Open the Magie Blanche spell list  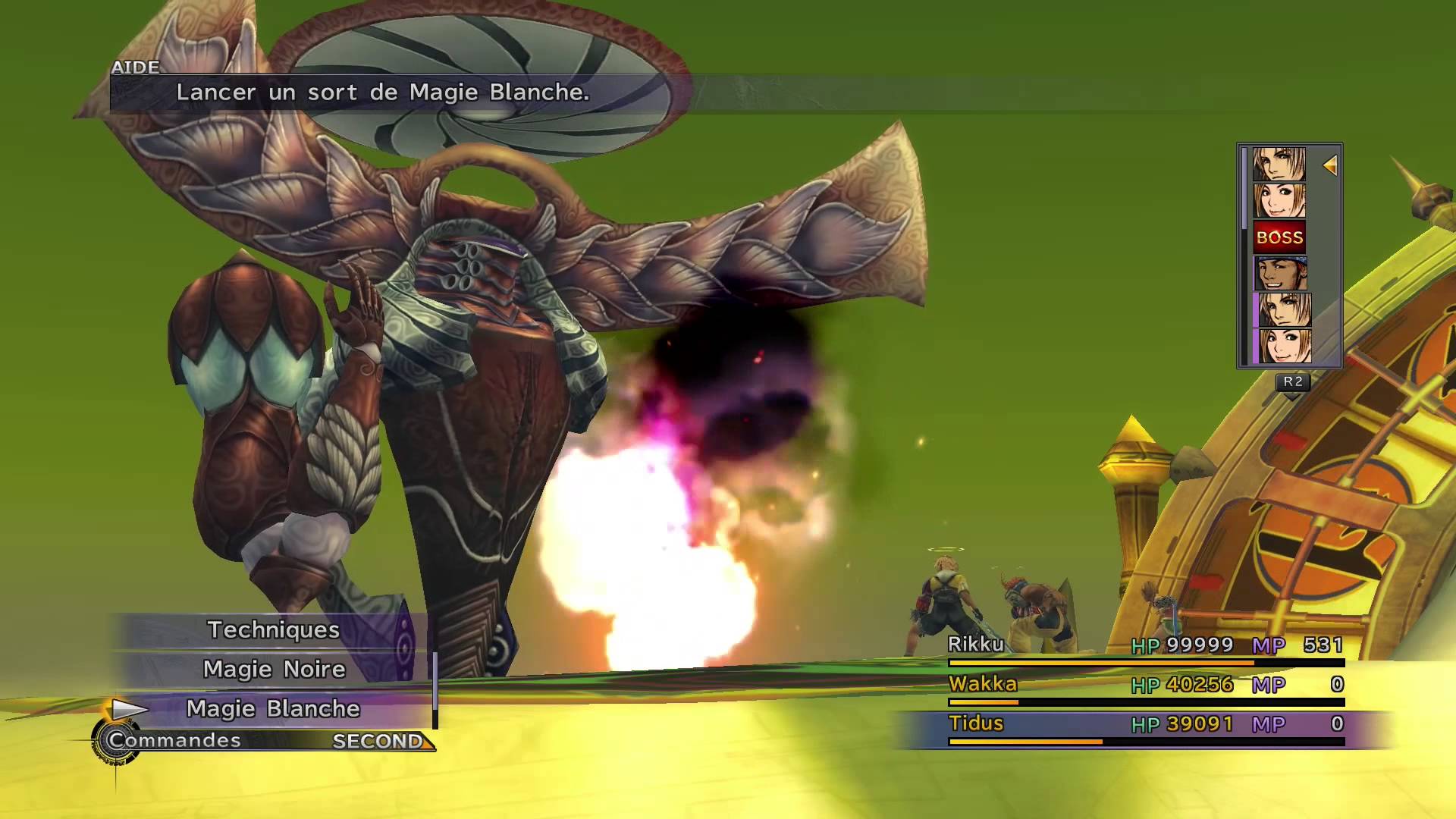[273, 709]
